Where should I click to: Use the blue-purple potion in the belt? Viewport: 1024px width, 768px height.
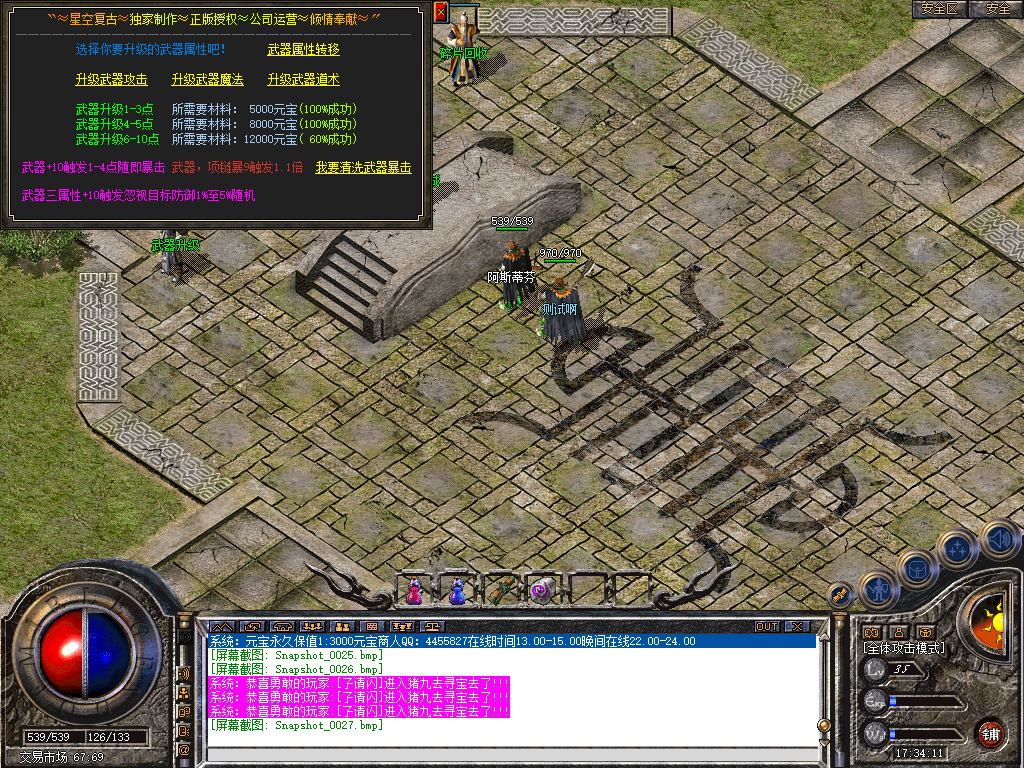pos(457,592)
